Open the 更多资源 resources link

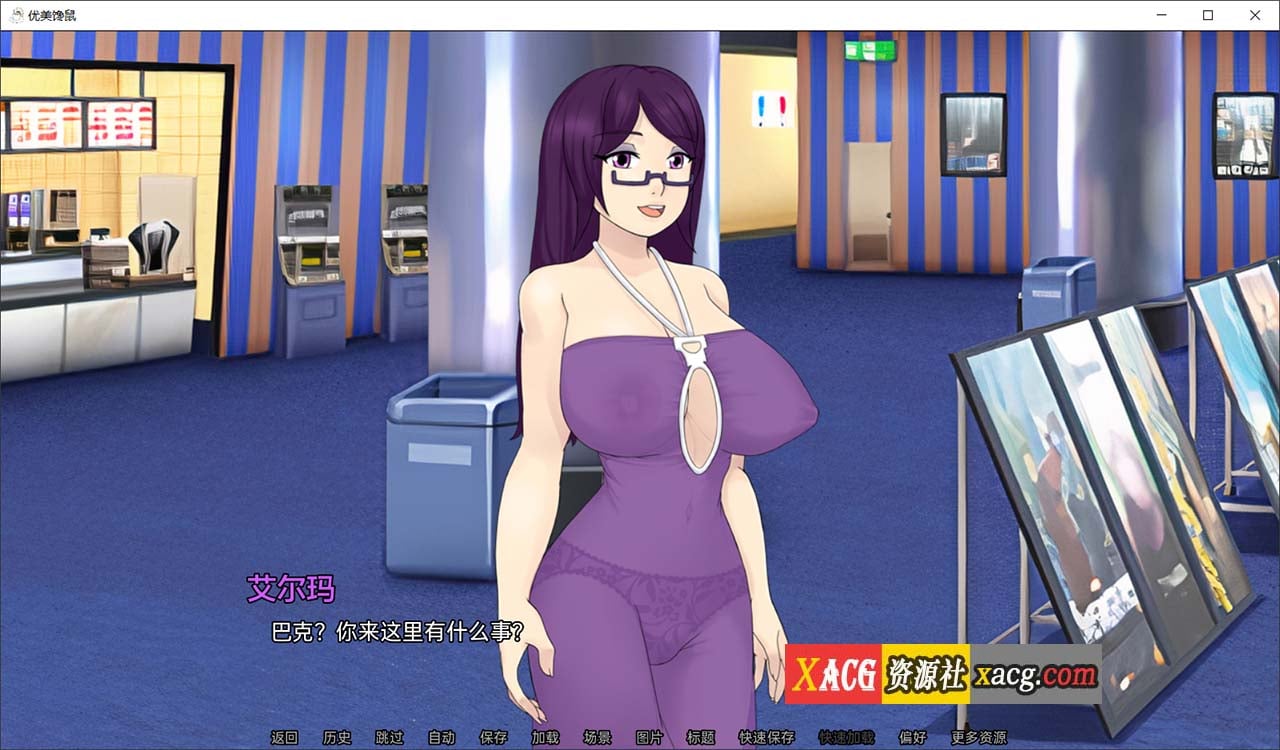click(x=981, y=737)
